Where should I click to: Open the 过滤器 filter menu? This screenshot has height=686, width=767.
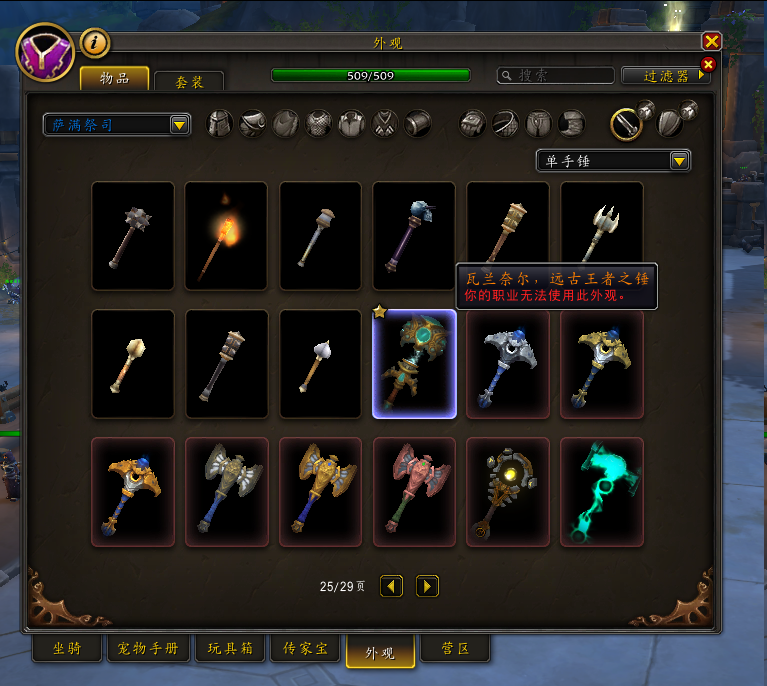tap(664, 75)
